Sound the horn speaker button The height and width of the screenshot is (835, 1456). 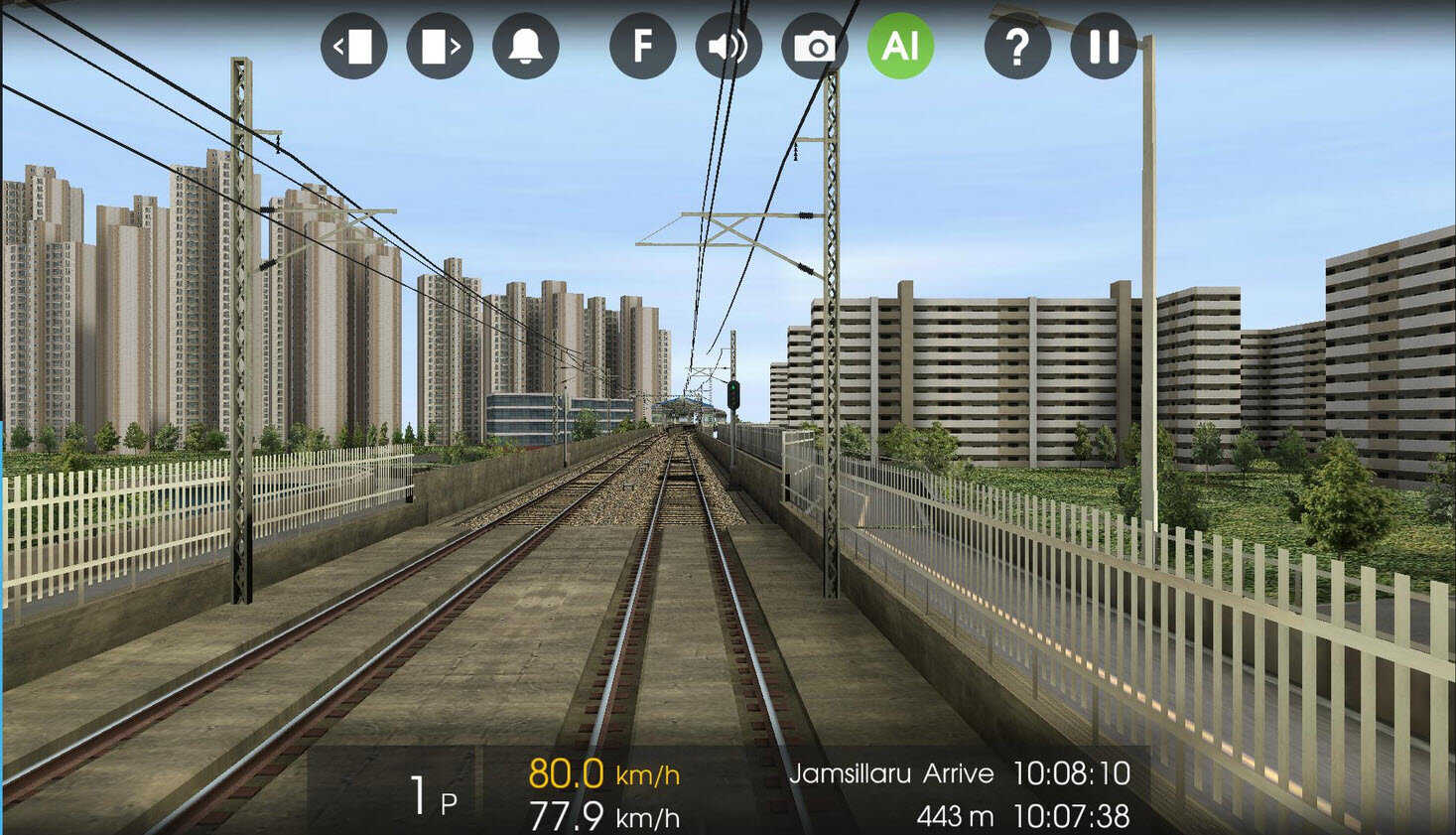pyautogui.click(x=728, y=46)
